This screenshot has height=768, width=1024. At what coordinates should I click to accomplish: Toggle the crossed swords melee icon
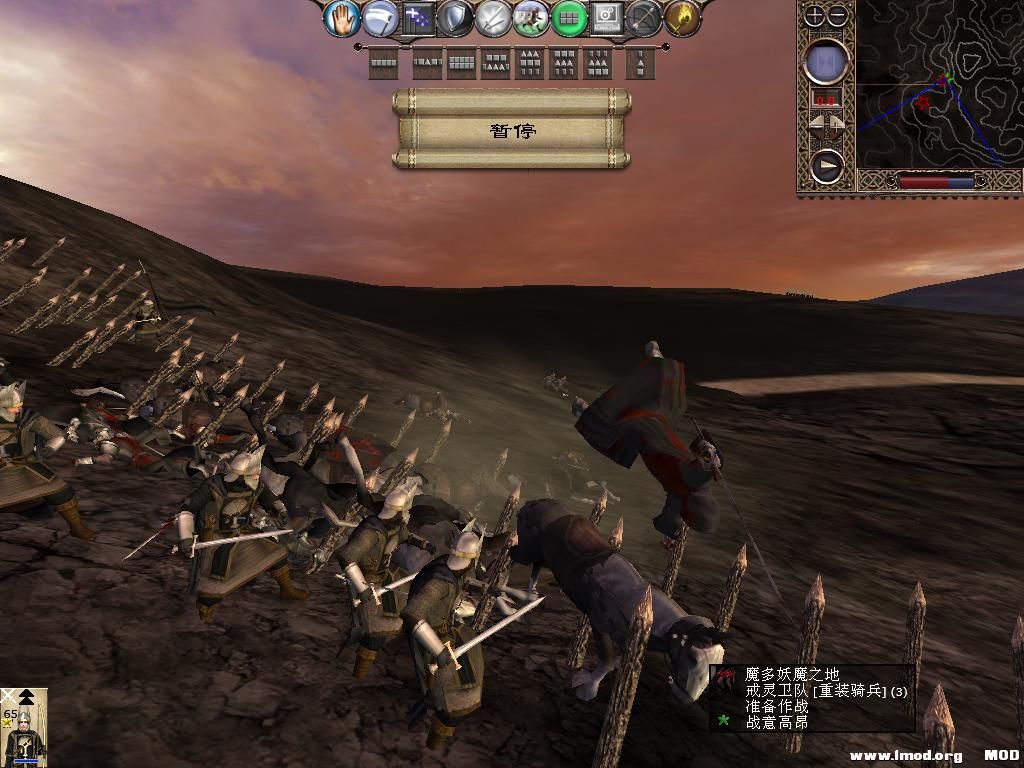pyautogui.click(x=493, y=18)
